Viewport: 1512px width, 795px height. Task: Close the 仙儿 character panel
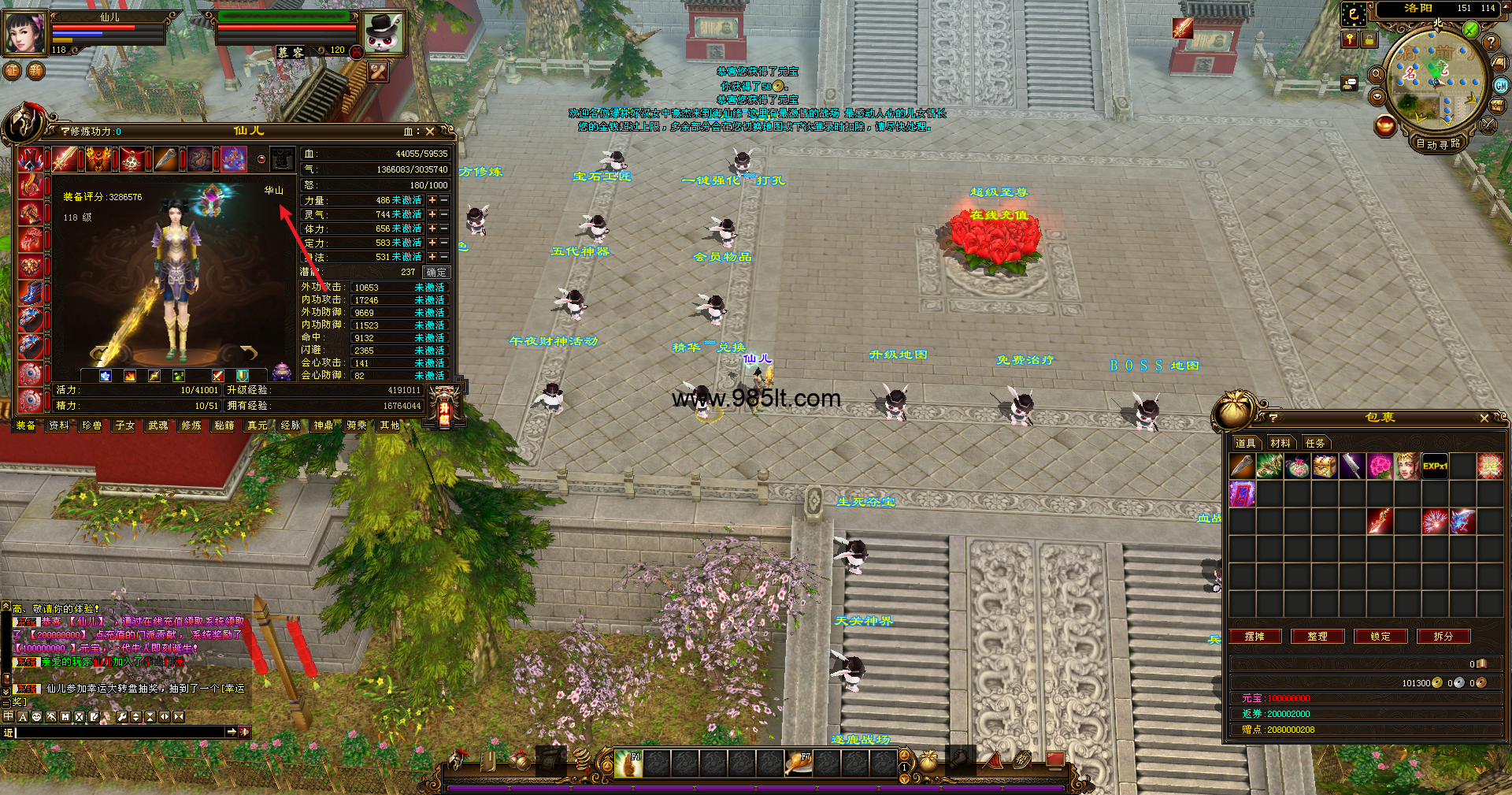click(430, 132)
